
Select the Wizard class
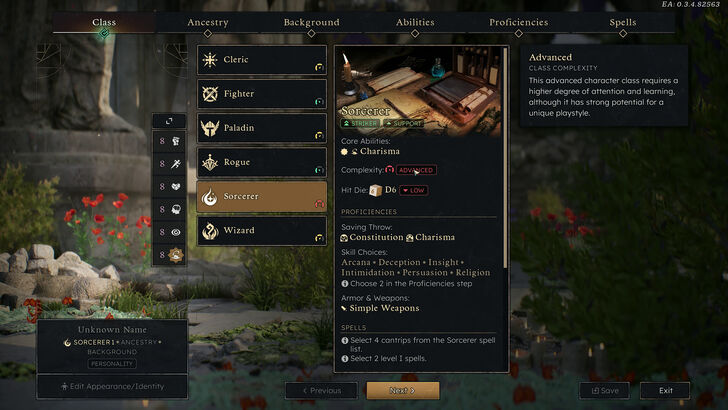pos(262,230)
